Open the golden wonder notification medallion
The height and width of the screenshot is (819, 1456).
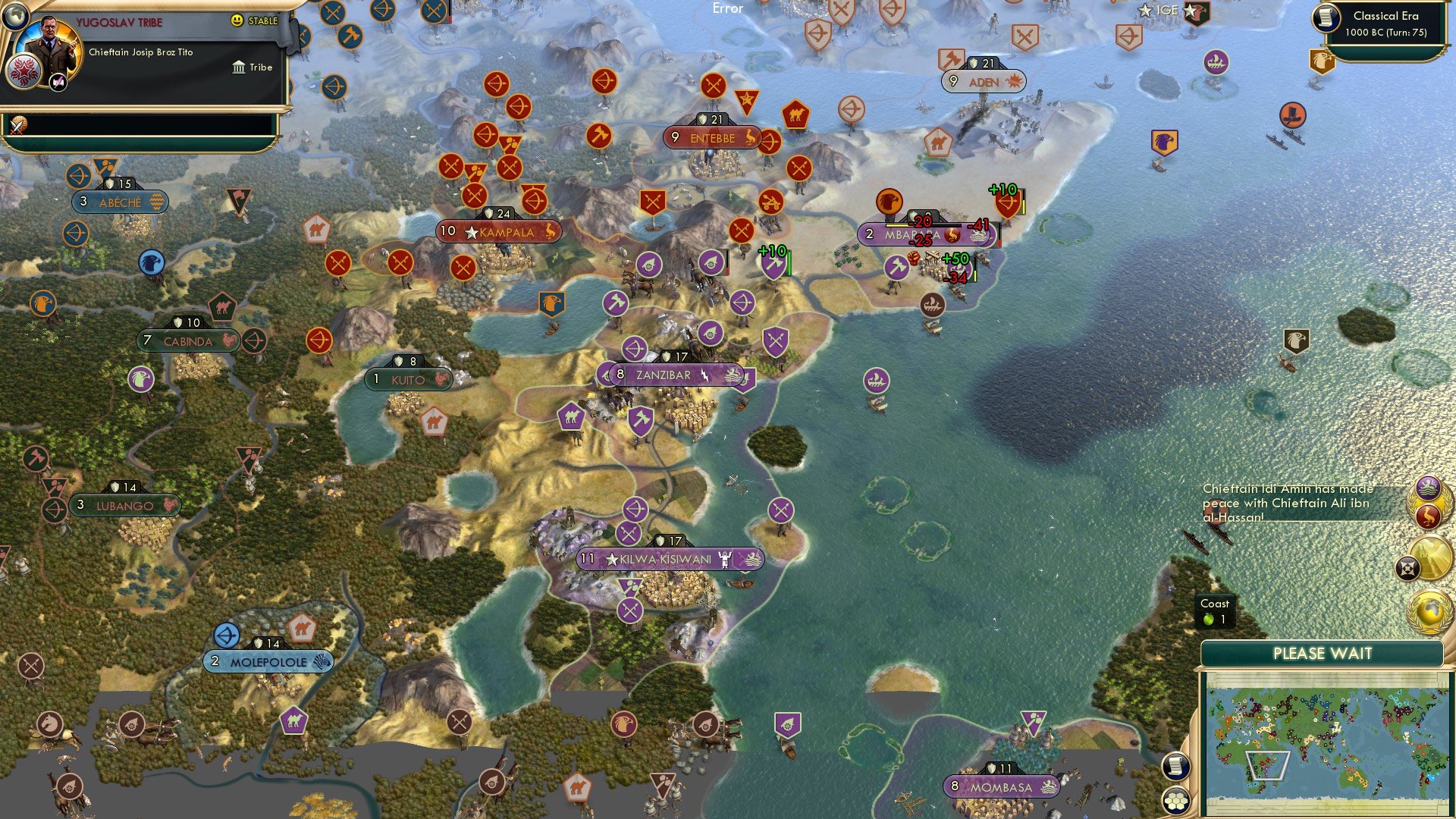click(x=1430, y=558)
